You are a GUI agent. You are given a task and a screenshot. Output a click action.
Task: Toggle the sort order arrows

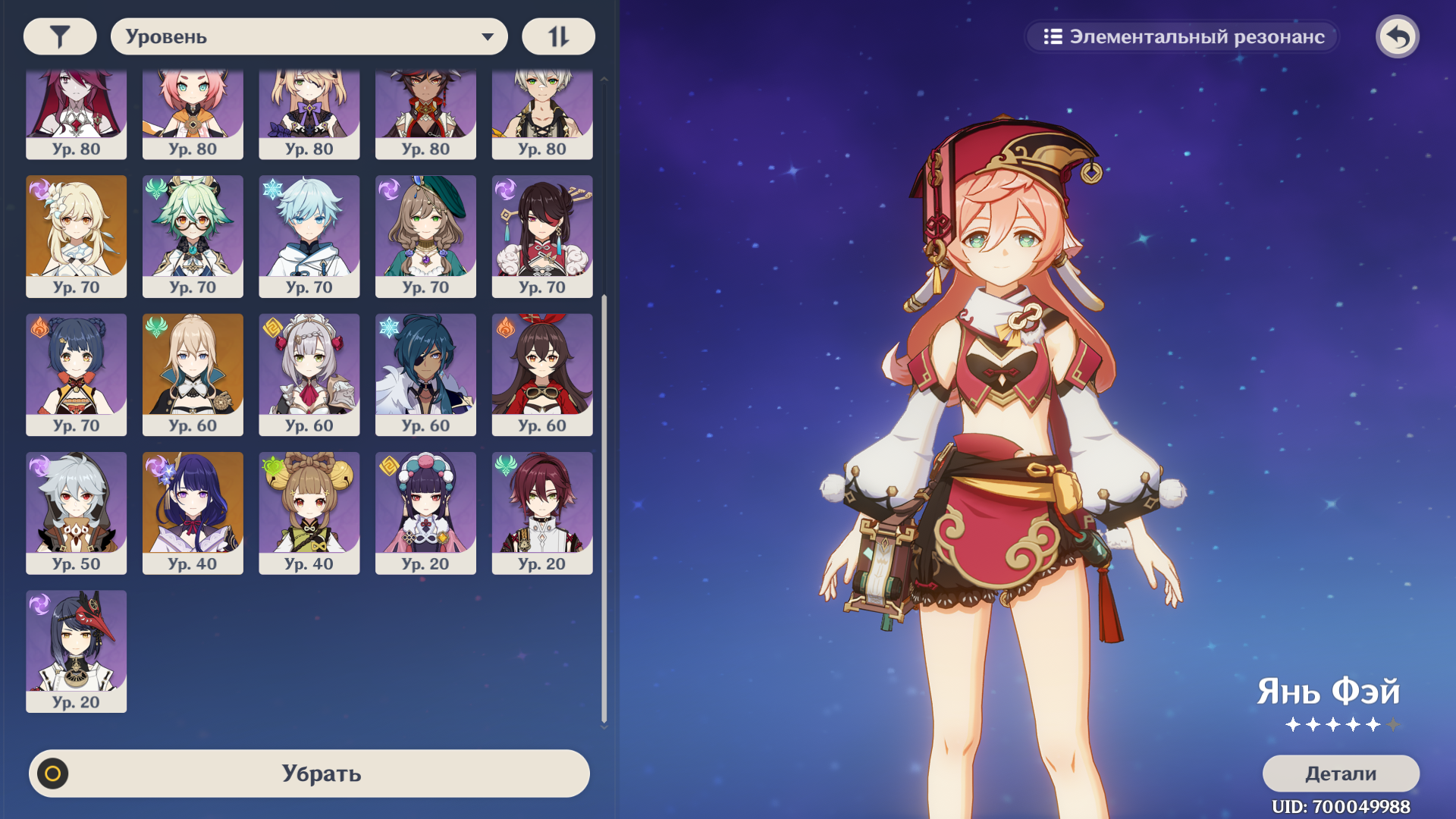[558, 36]
